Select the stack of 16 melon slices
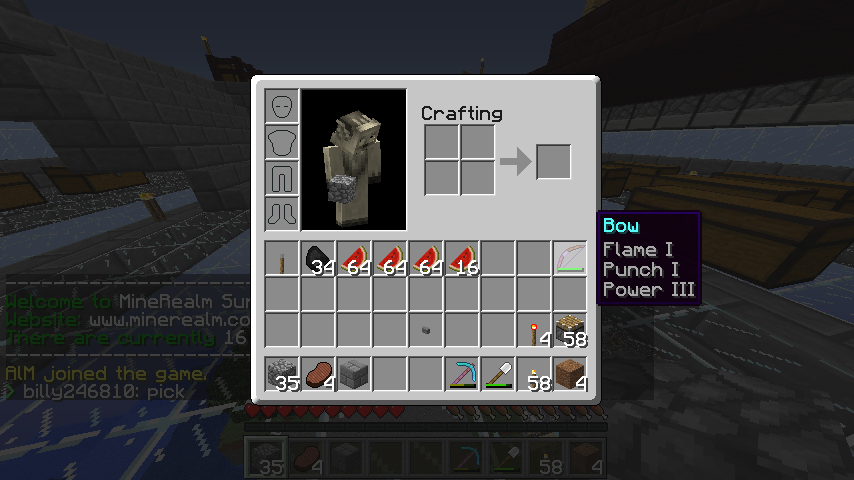The height and width of the screenshot is (480, 854). pyautogui.click(x=462, y=258)
